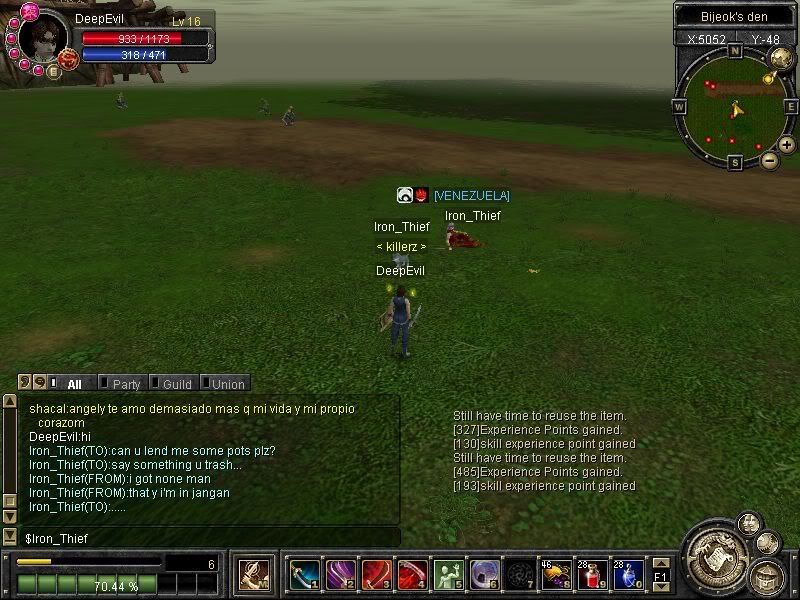The image size is (800, 600).
Task: Click the action icon left of hotbar
Action: [253, 574]
